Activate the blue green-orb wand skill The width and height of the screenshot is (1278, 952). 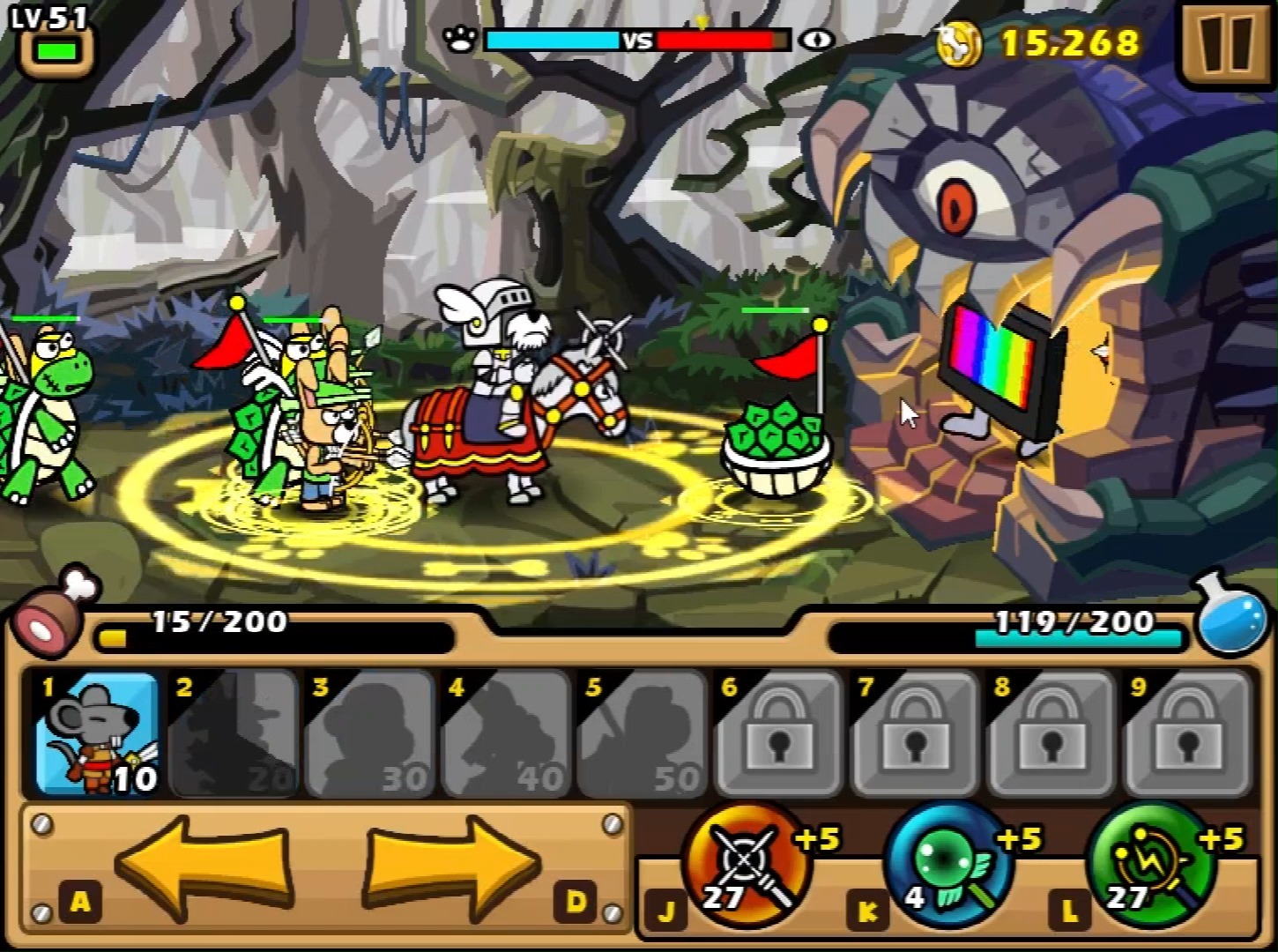point(948,865)
